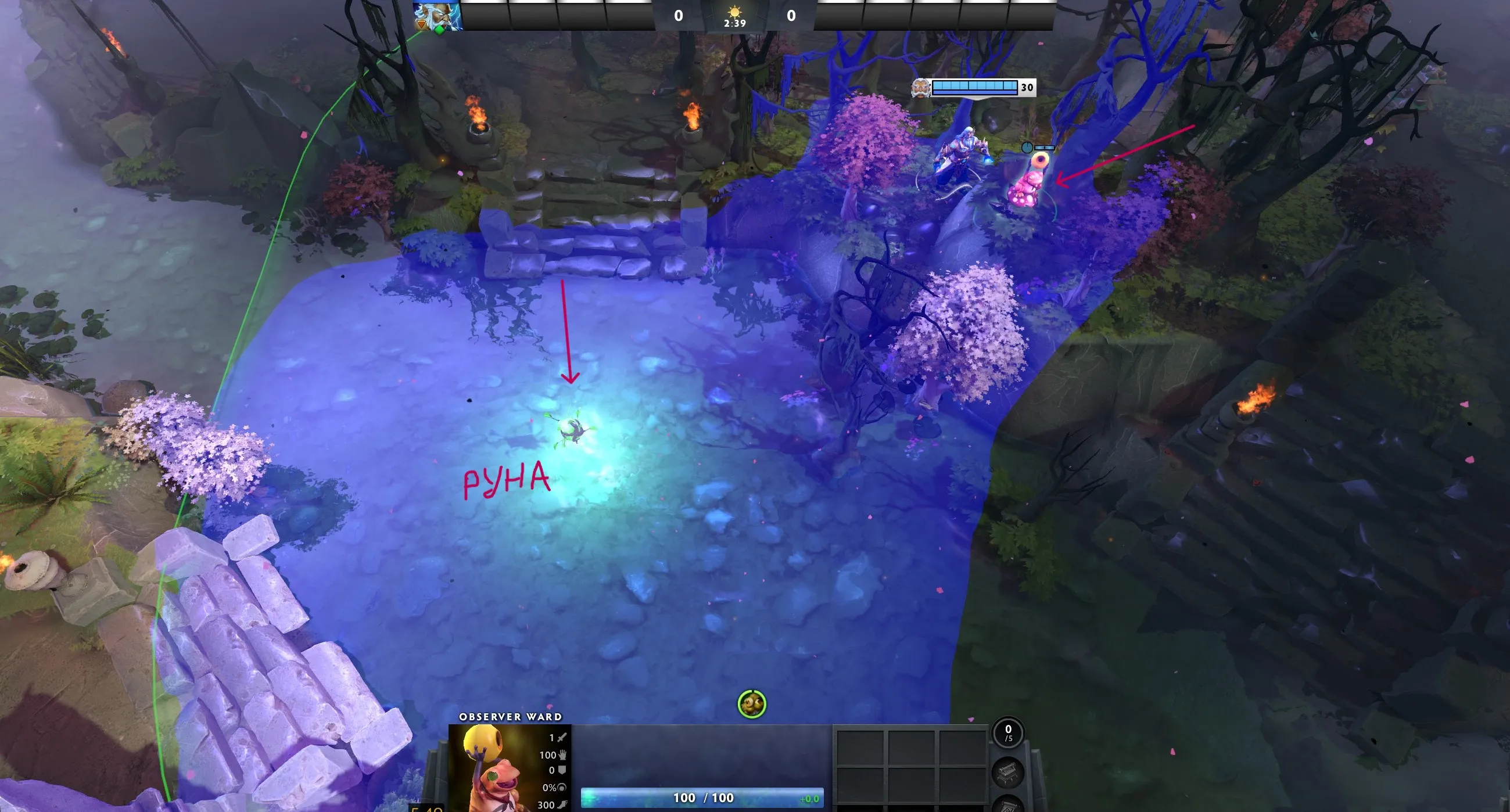The height and width of the screenshot is (812, 1510).
Task: Click the magic resistance percentage stat icon
Action: (x=561, y=788)
